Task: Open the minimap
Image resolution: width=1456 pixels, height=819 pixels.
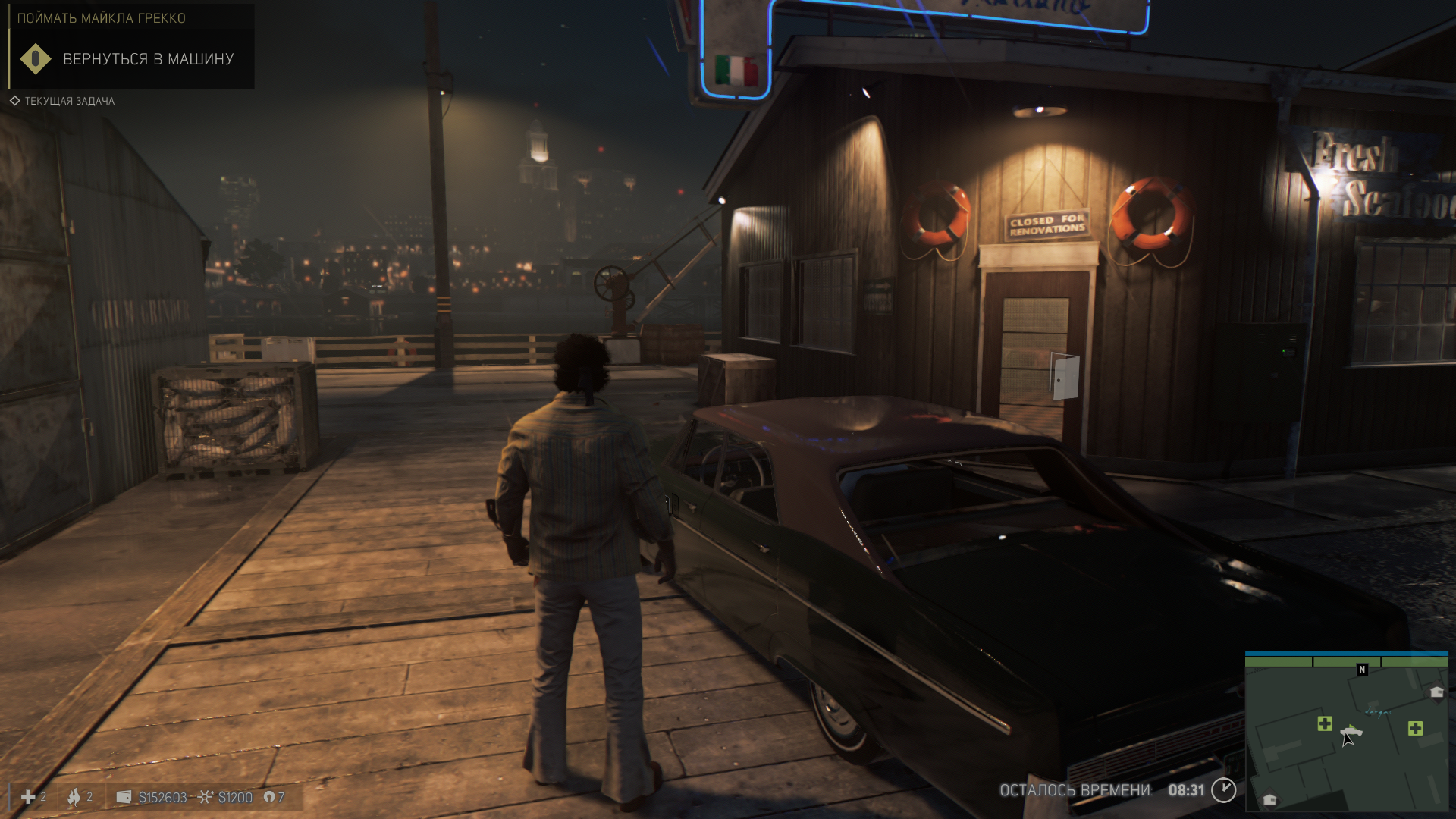Action: (x=1346, y=732)
